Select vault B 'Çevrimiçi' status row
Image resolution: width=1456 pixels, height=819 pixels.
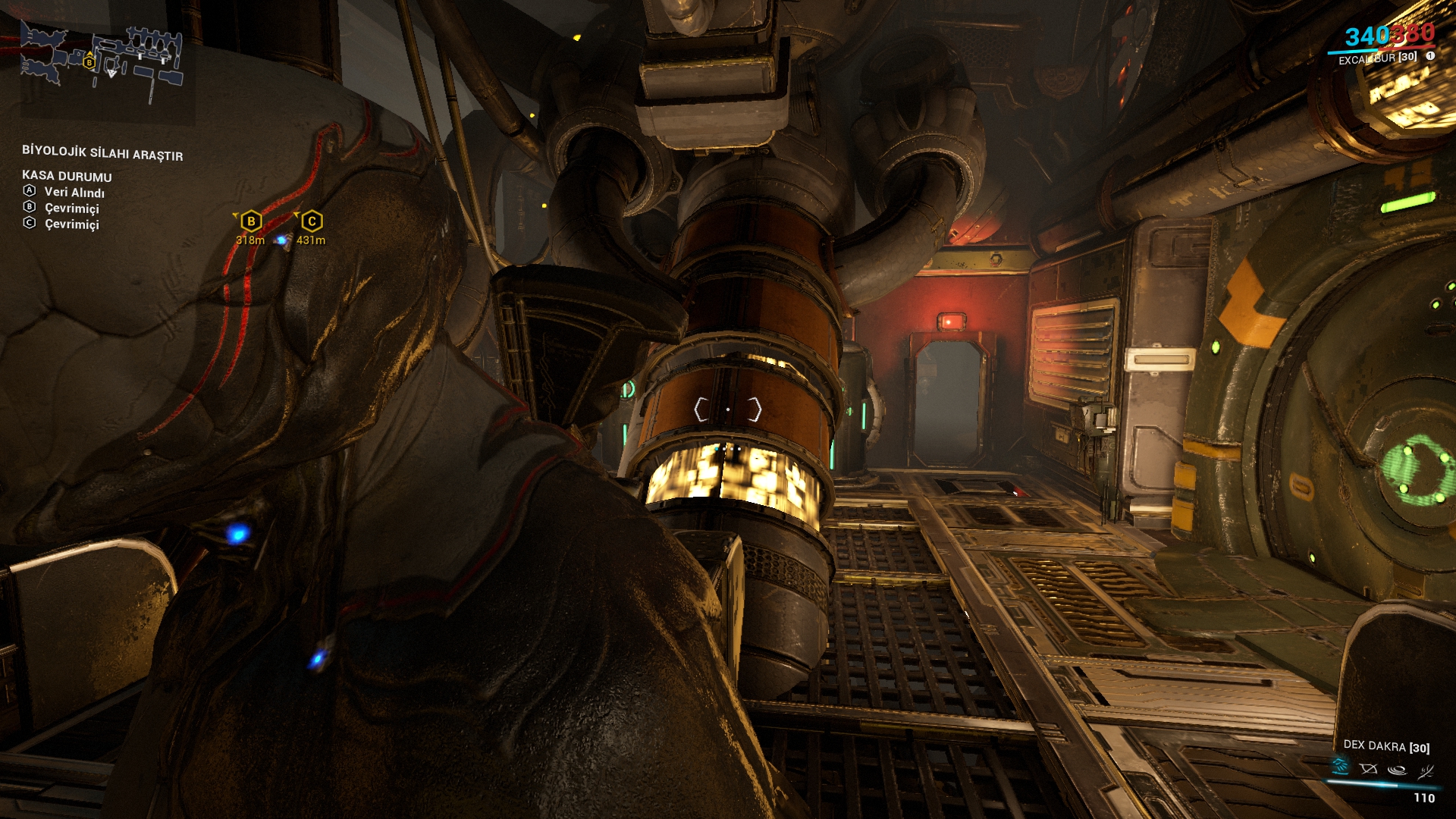click(x=71, y=208)
